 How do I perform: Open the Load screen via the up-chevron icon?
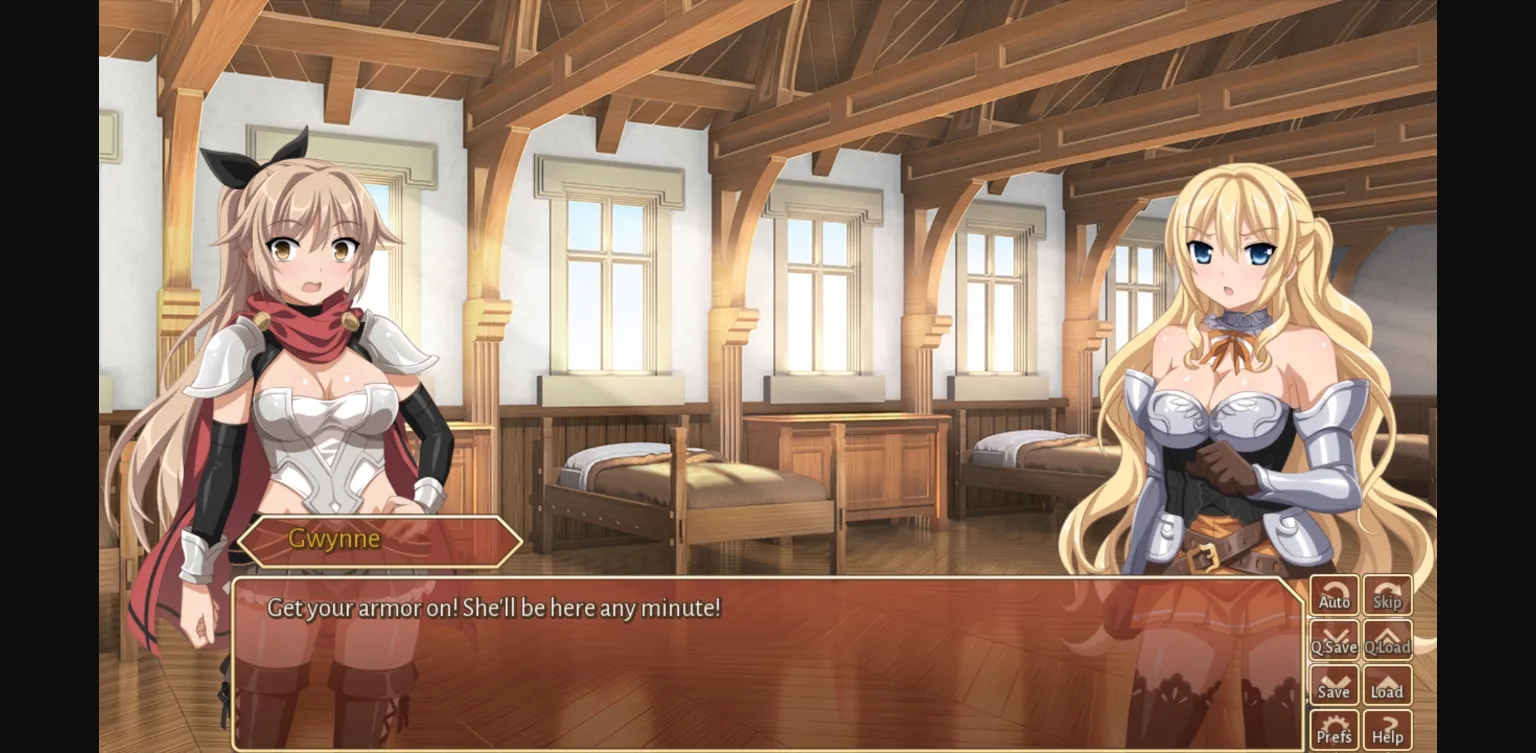[x=1388, y=685]
